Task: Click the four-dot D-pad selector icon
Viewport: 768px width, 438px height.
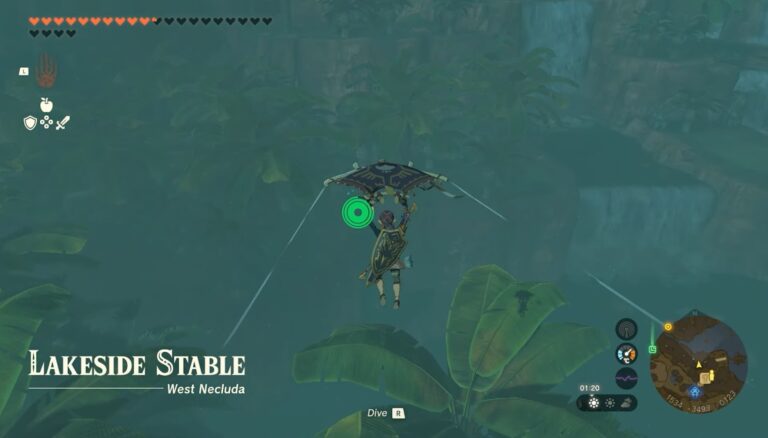Action: 46,122
